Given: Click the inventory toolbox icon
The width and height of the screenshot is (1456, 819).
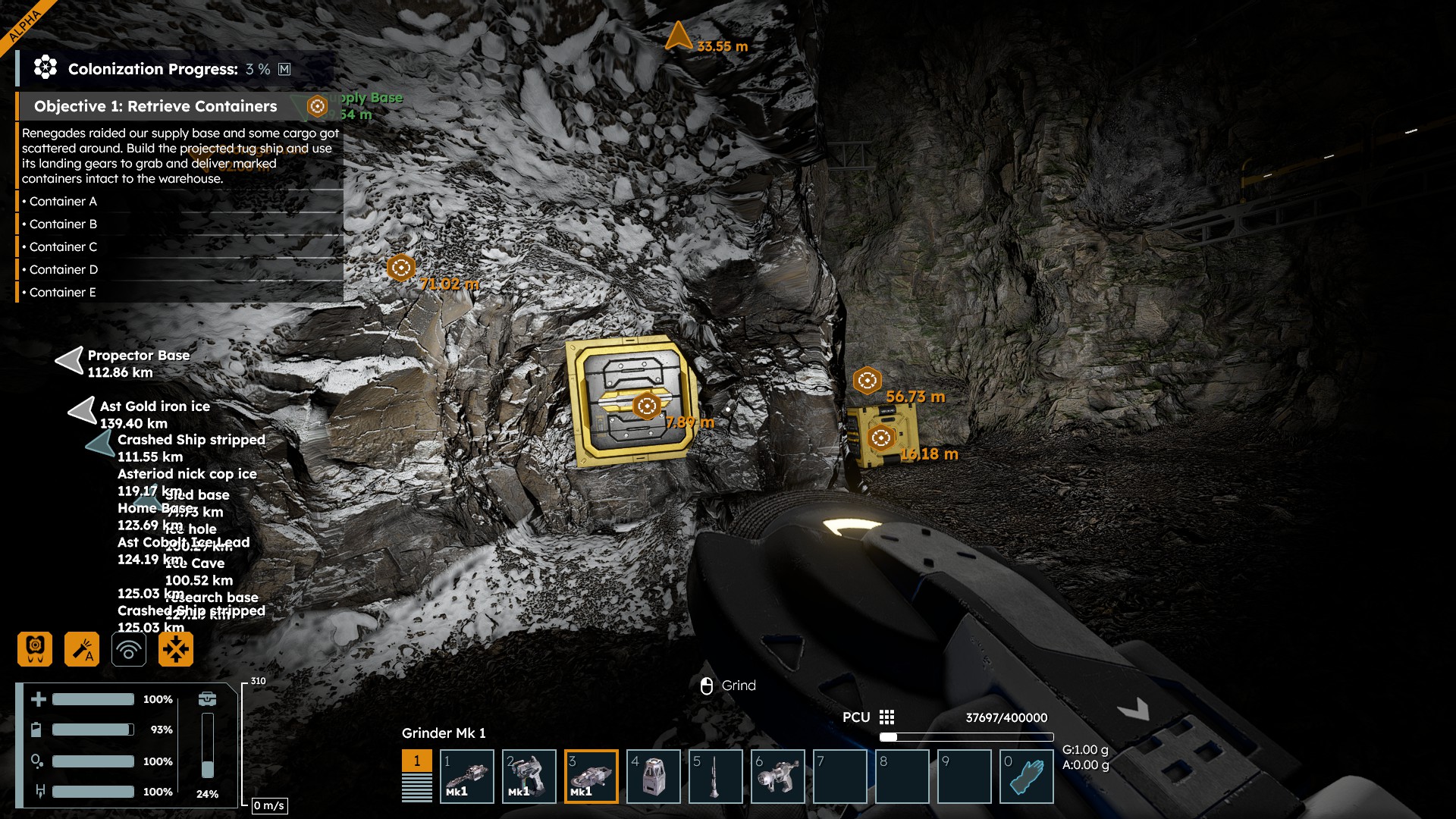Looking at the screenshot, I should (207, 698).
